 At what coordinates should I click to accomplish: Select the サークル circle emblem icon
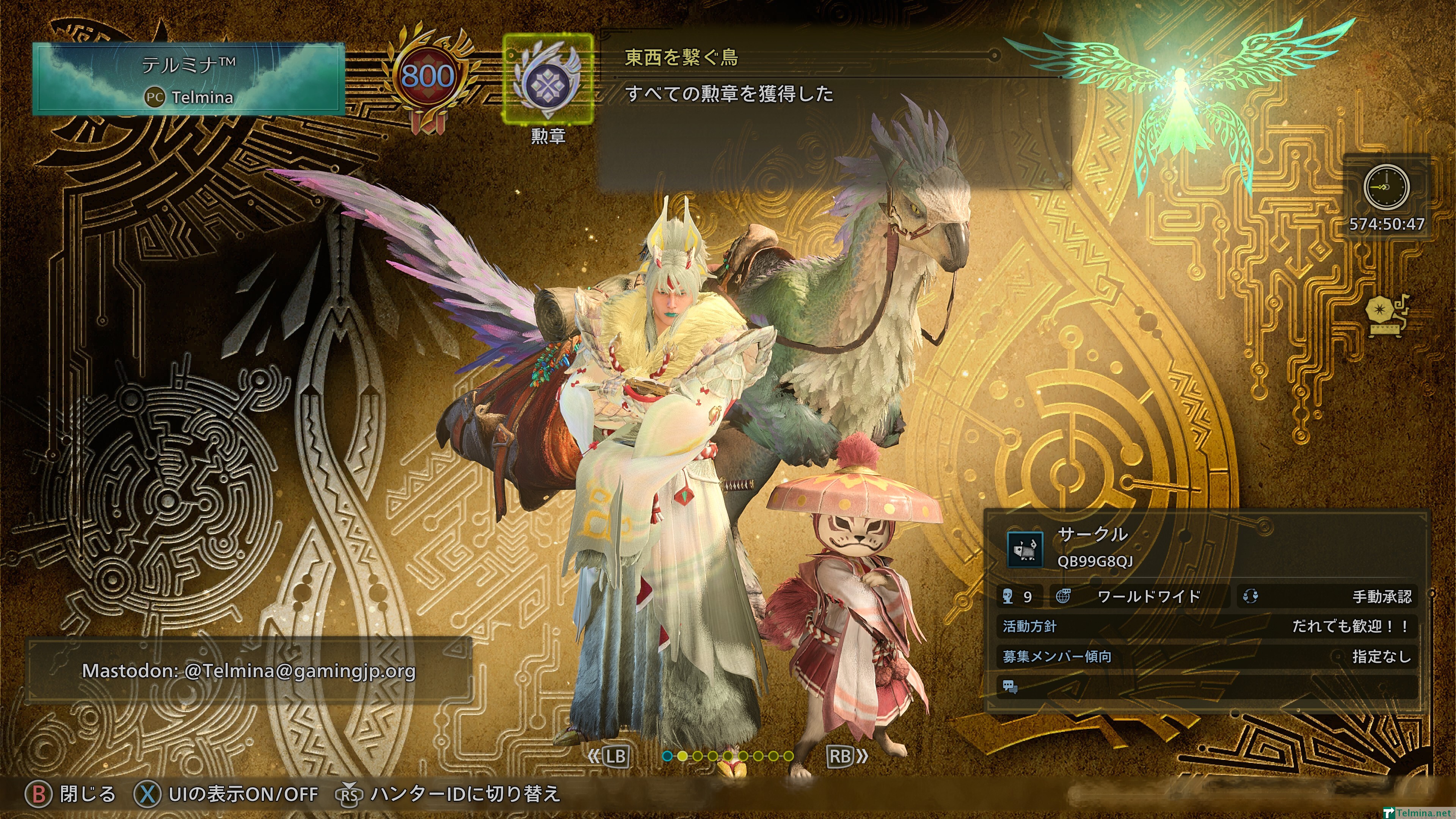tap(1025, 548)
